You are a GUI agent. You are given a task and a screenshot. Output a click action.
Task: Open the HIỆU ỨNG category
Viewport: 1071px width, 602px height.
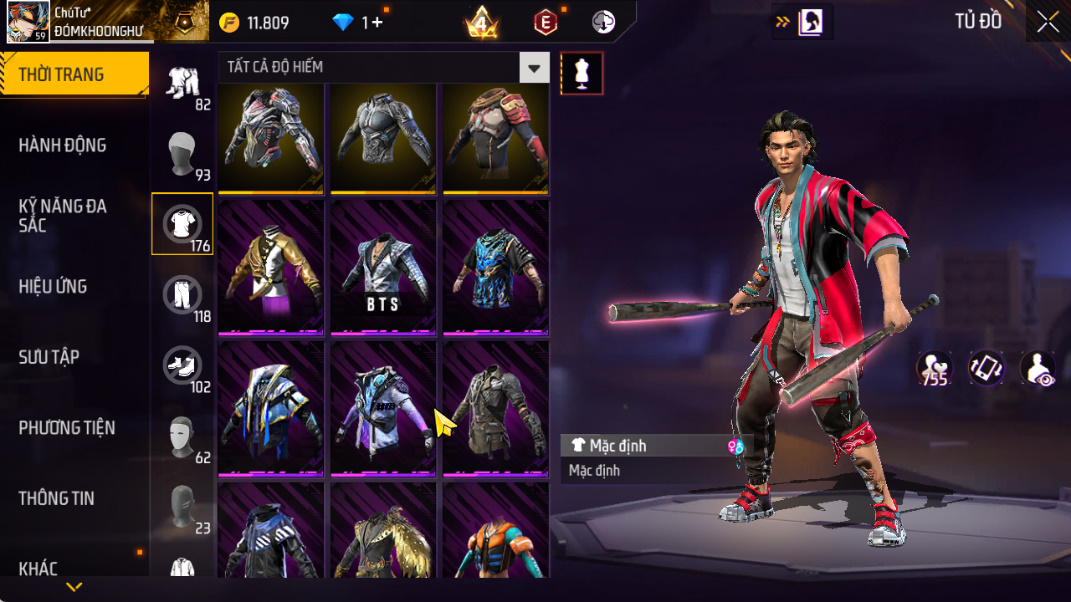(x=52, y=286)
